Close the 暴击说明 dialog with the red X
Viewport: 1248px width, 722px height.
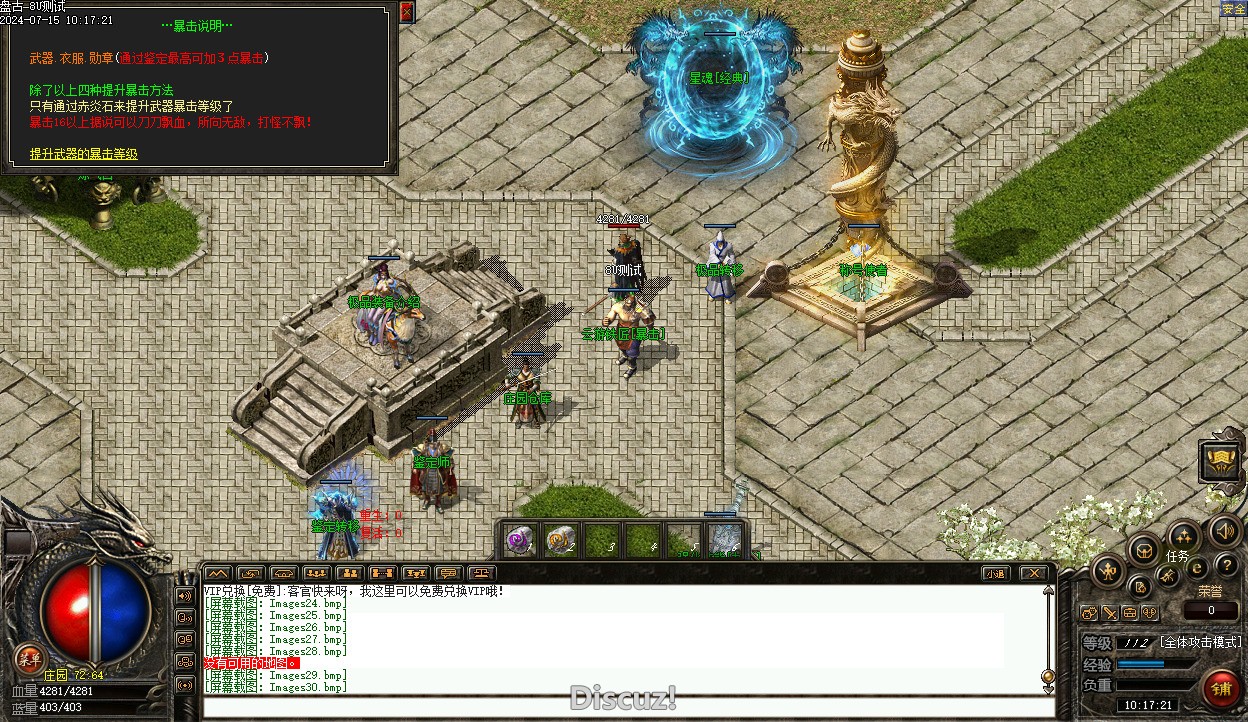click(406, 12)
